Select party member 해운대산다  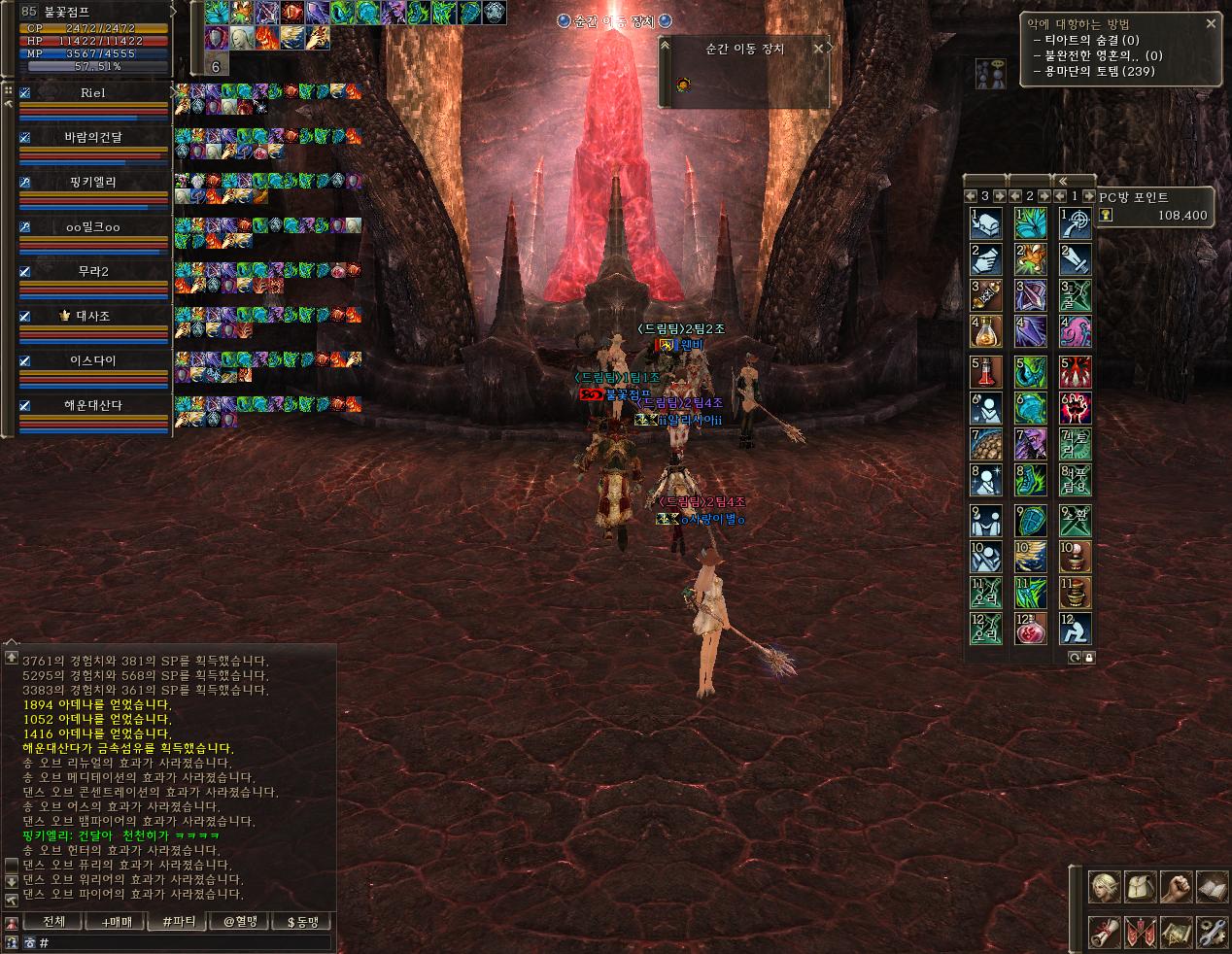[93, 406]
